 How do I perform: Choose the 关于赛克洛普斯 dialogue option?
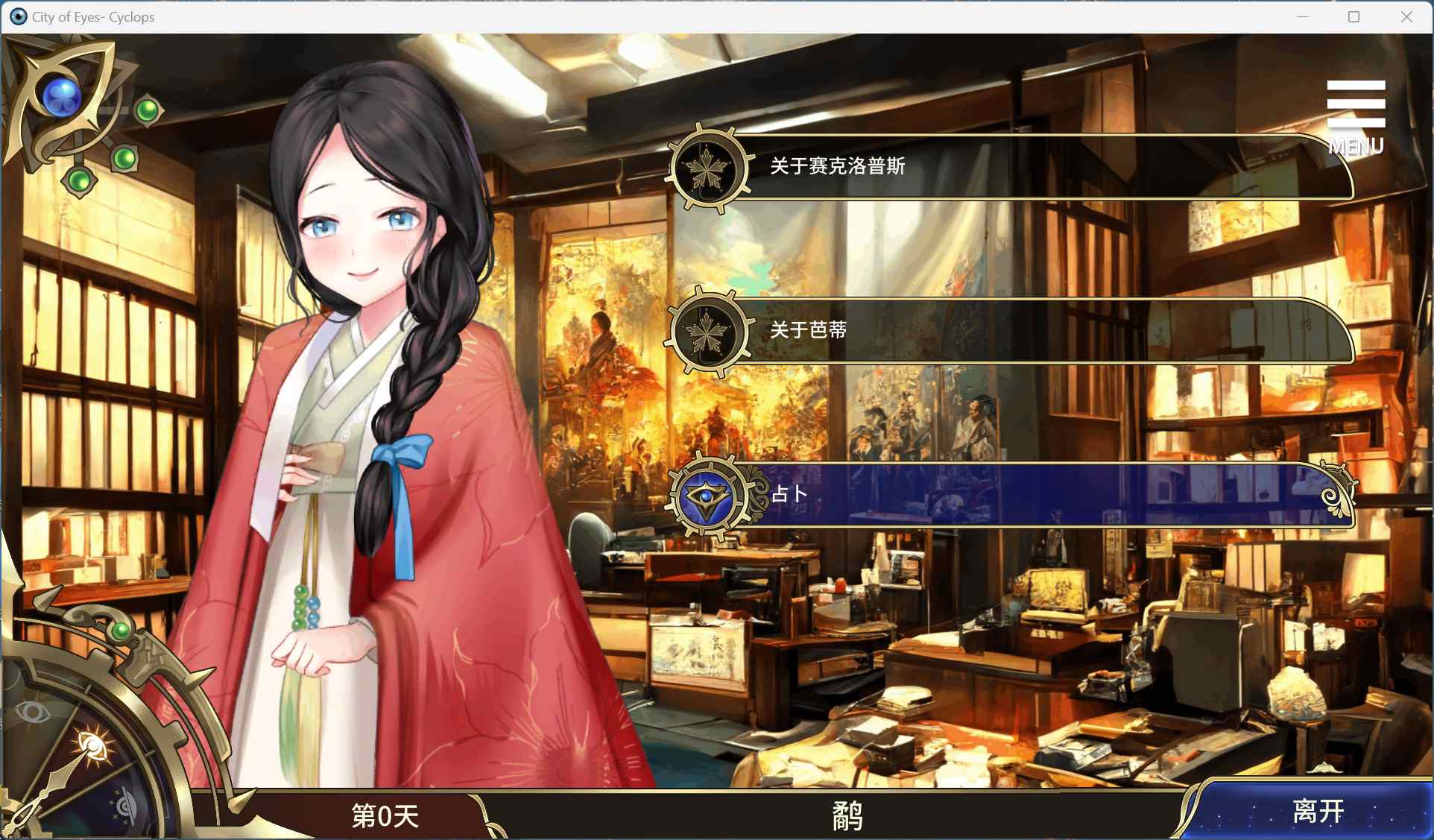tap(1006, 167)
